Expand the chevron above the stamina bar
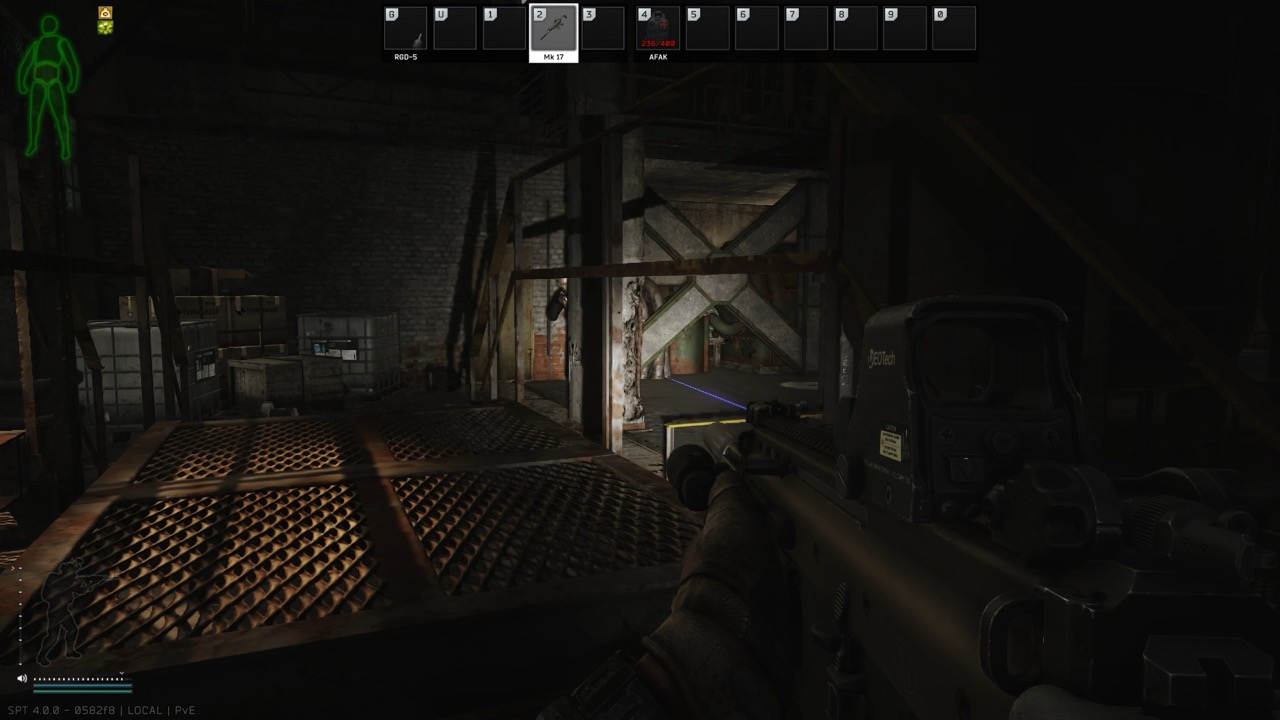Viewport: 1280px width, 720px height. point(121,672)
